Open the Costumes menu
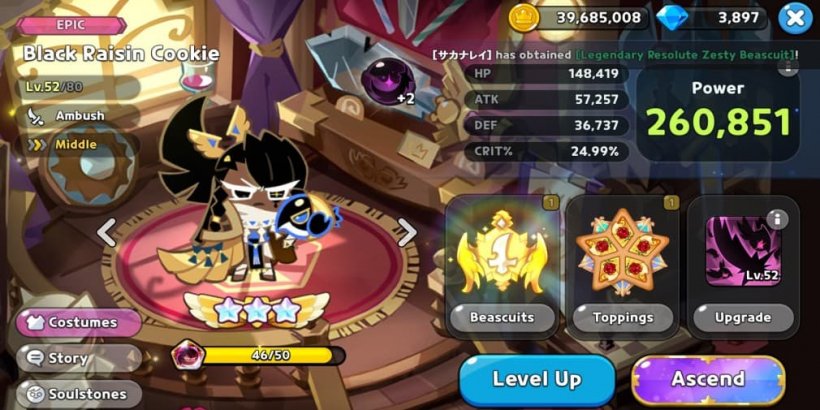The height and width of the screenshot is (410, 820). pyautogui.click(x=81, y=322)
